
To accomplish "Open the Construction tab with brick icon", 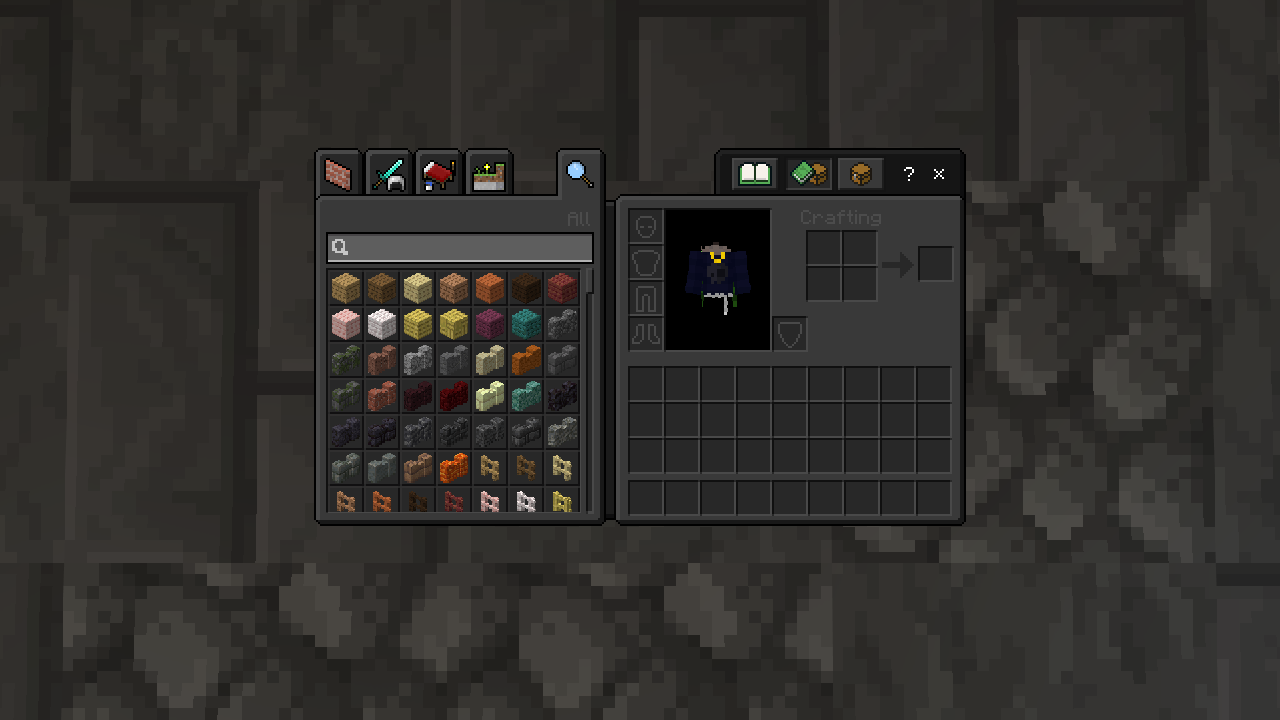I will (x=338, y=175).
